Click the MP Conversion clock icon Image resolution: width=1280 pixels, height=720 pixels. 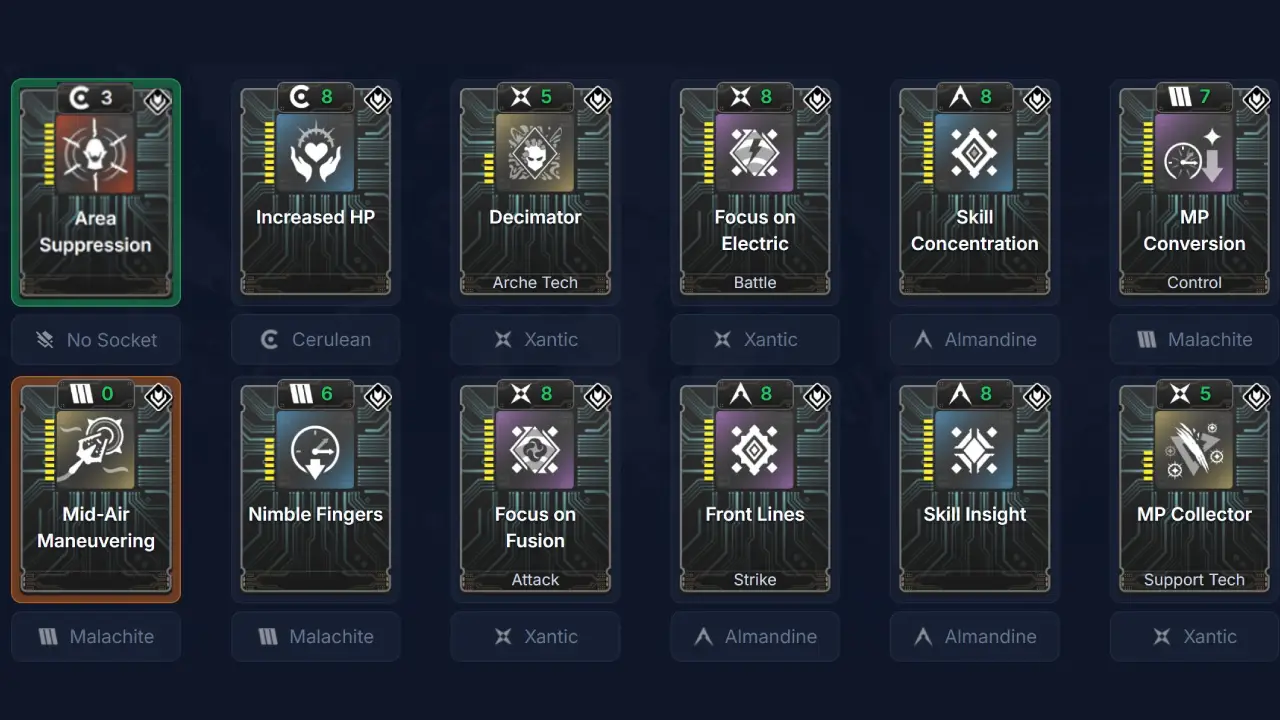click(1194, 153)
